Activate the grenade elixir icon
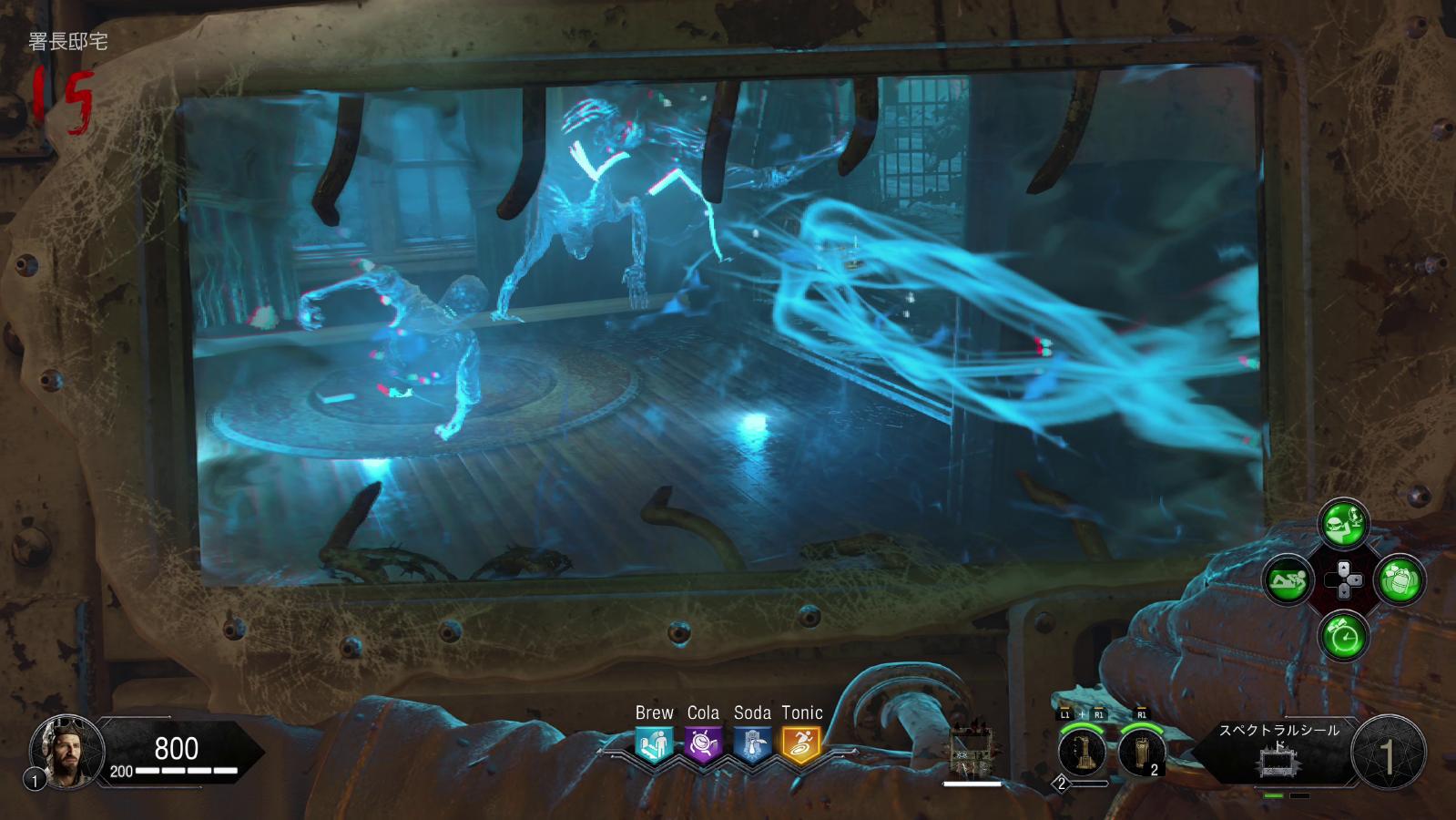1456x820 pixels. coord(1399,579)
